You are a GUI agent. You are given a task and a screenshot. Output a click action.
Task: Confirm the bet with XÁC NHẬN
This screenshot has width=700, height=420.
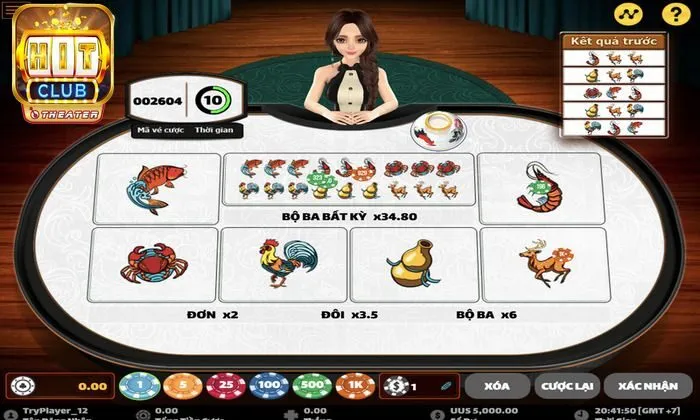(x=644, y=386)
